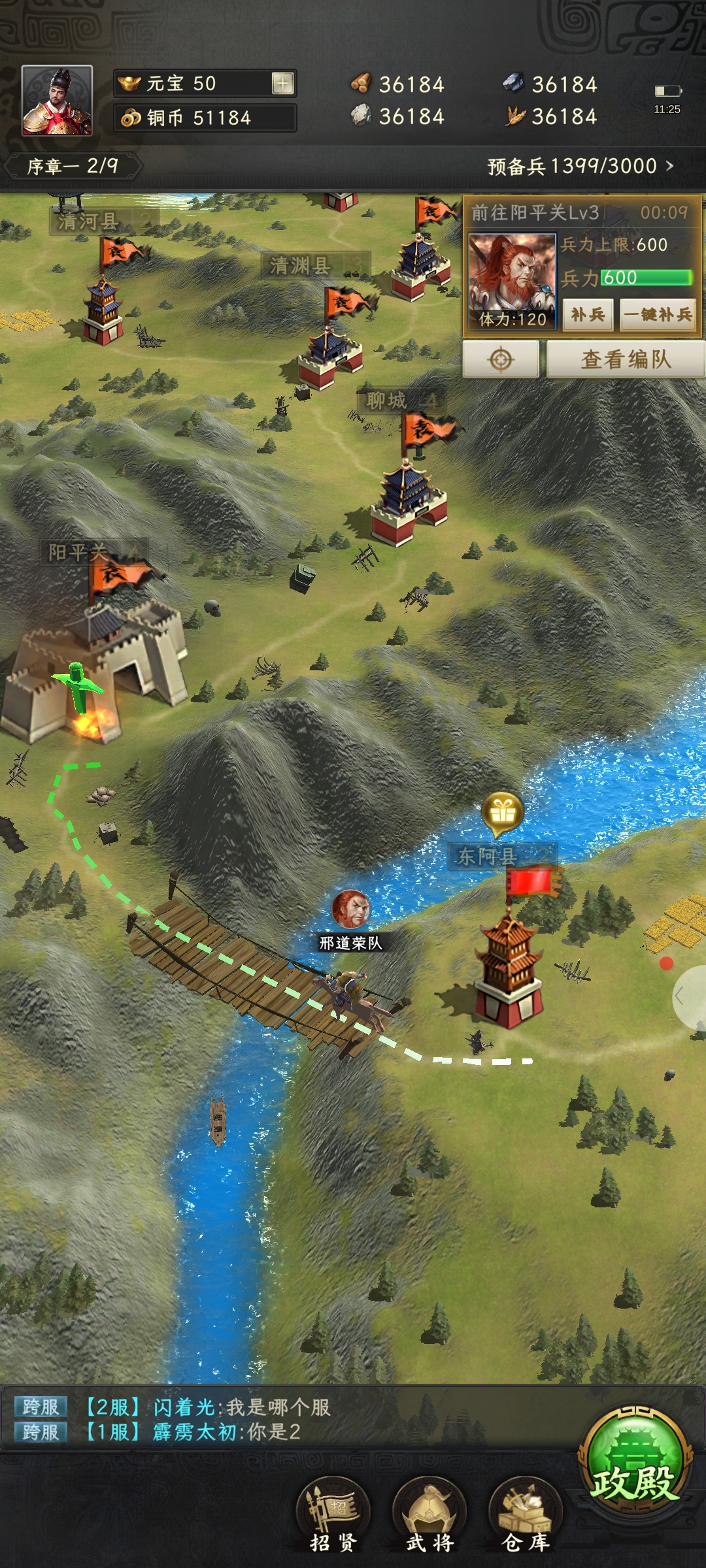Open the player avatar portrait

point(57,100)
